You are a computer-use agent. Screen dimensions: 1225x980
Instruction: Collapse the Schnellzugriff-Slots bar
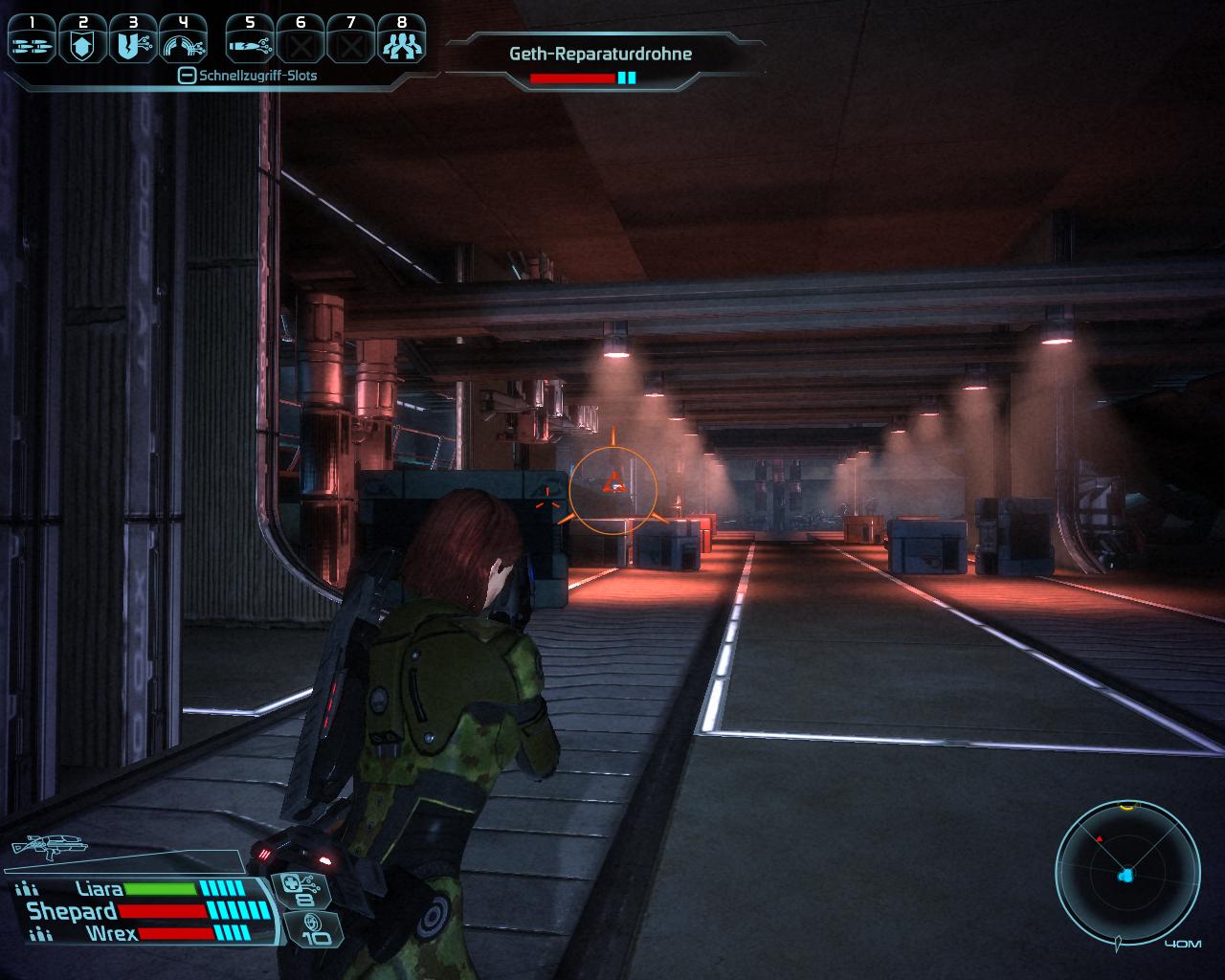coord(188,76)
